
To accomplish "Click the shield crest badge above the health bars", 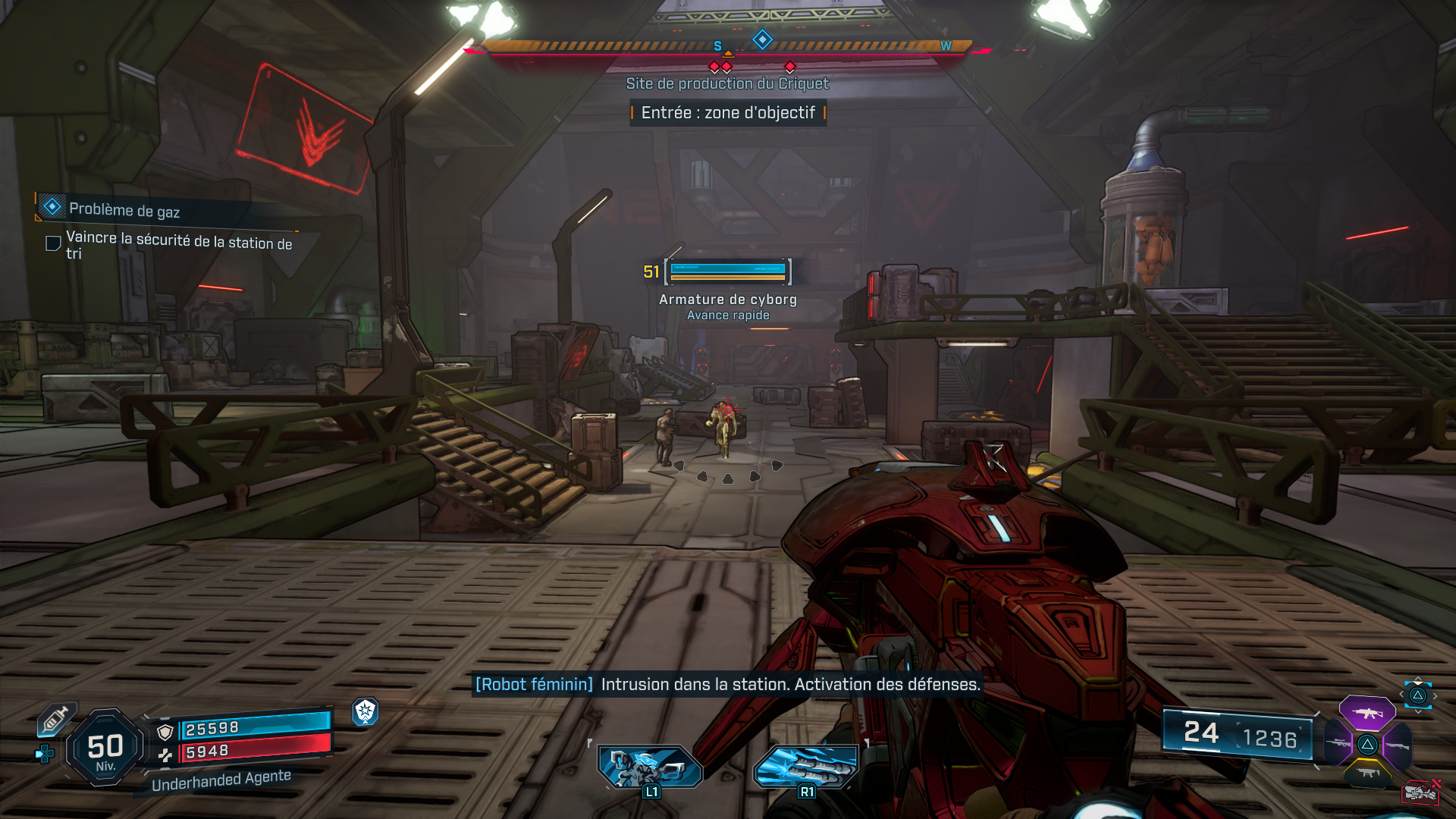I will point(366,713).
